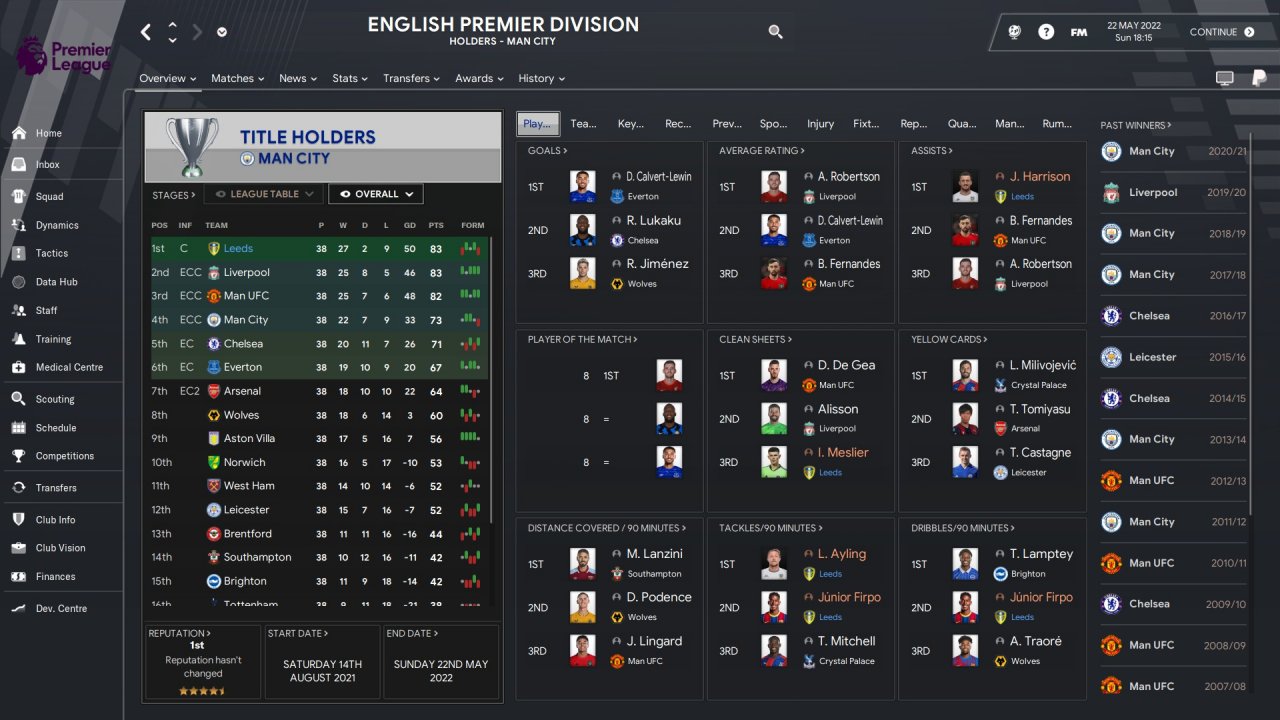Open the help question mark icon
The height and width of the screenshot is (720, 1280).
1046,32
